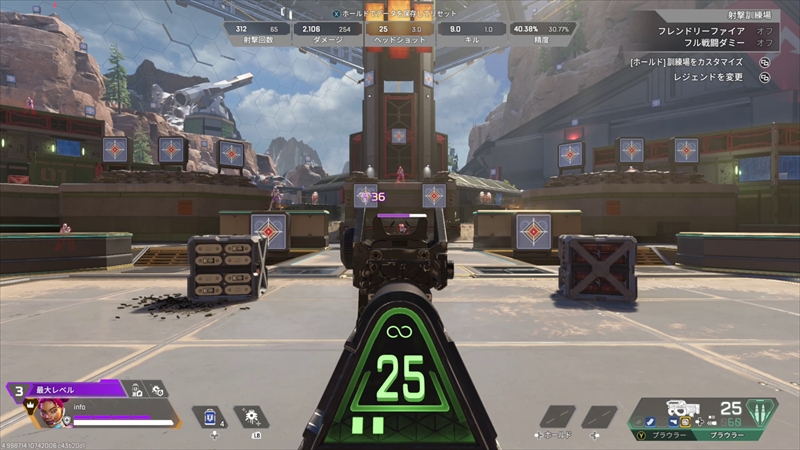The height and width of the screenshot is (450, 800).
Task: Select the shield cell consumable slot
Action: (212, 416)
